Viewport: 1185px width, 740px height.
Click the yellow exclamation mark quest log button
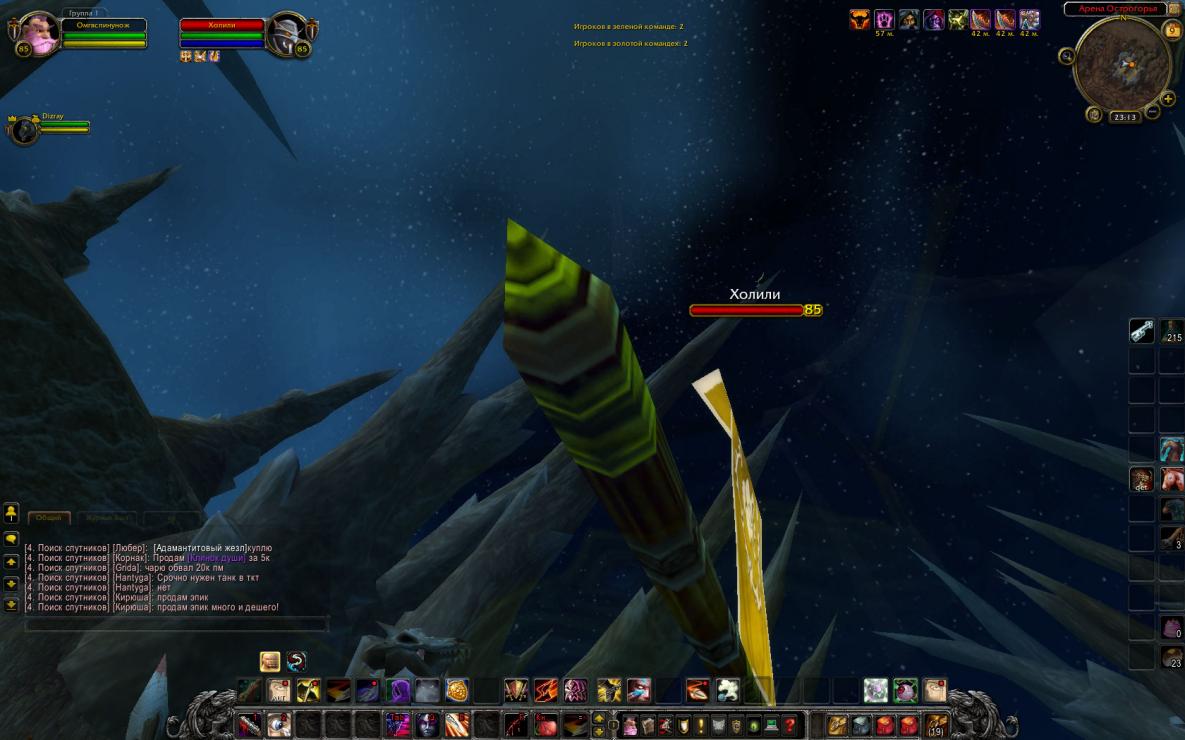pyautogui.click(x=700, y=725)
